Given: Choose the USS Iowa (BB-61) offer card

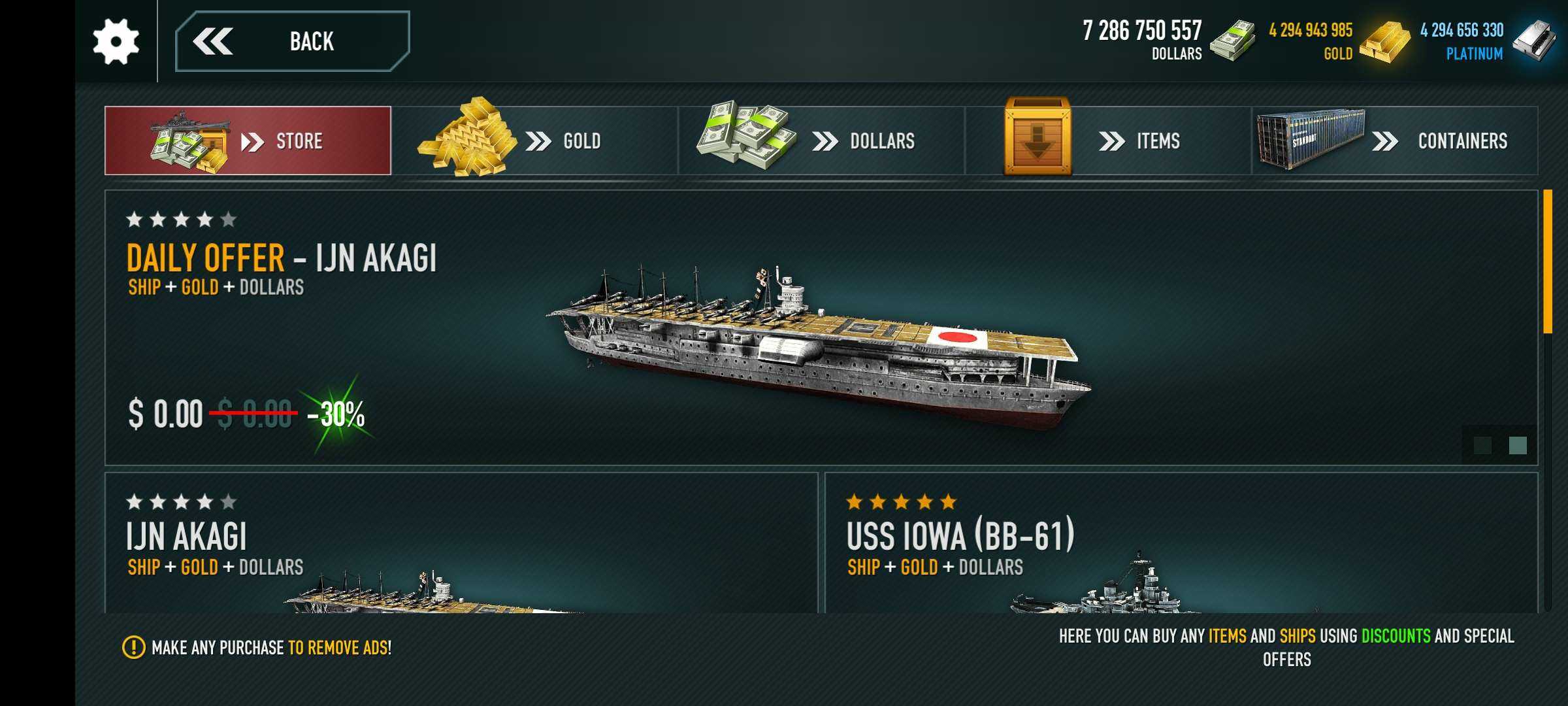Looking at the screenshot, I should (1181, 543).
